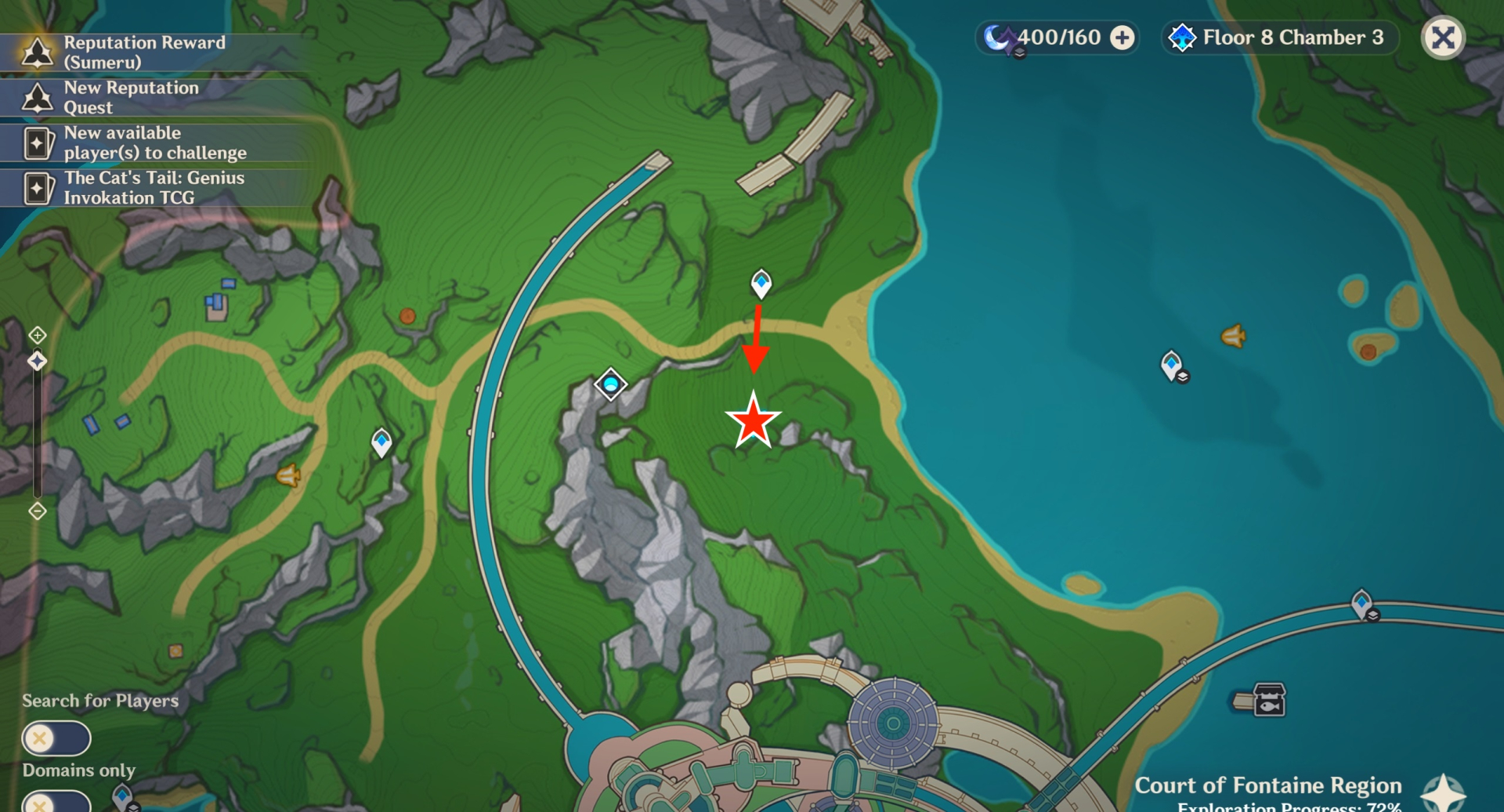
Task: Select the golden boat marker in the sea
Action: point(1233,337)
